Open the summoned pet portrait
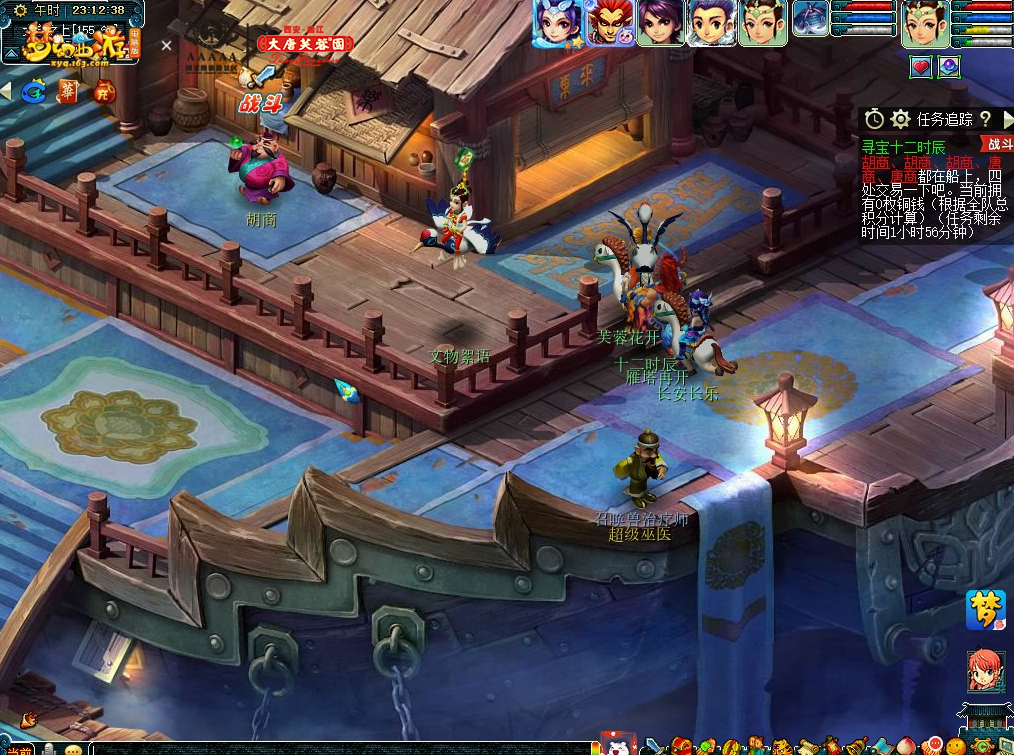The image size is (1014, 755). 810,19
